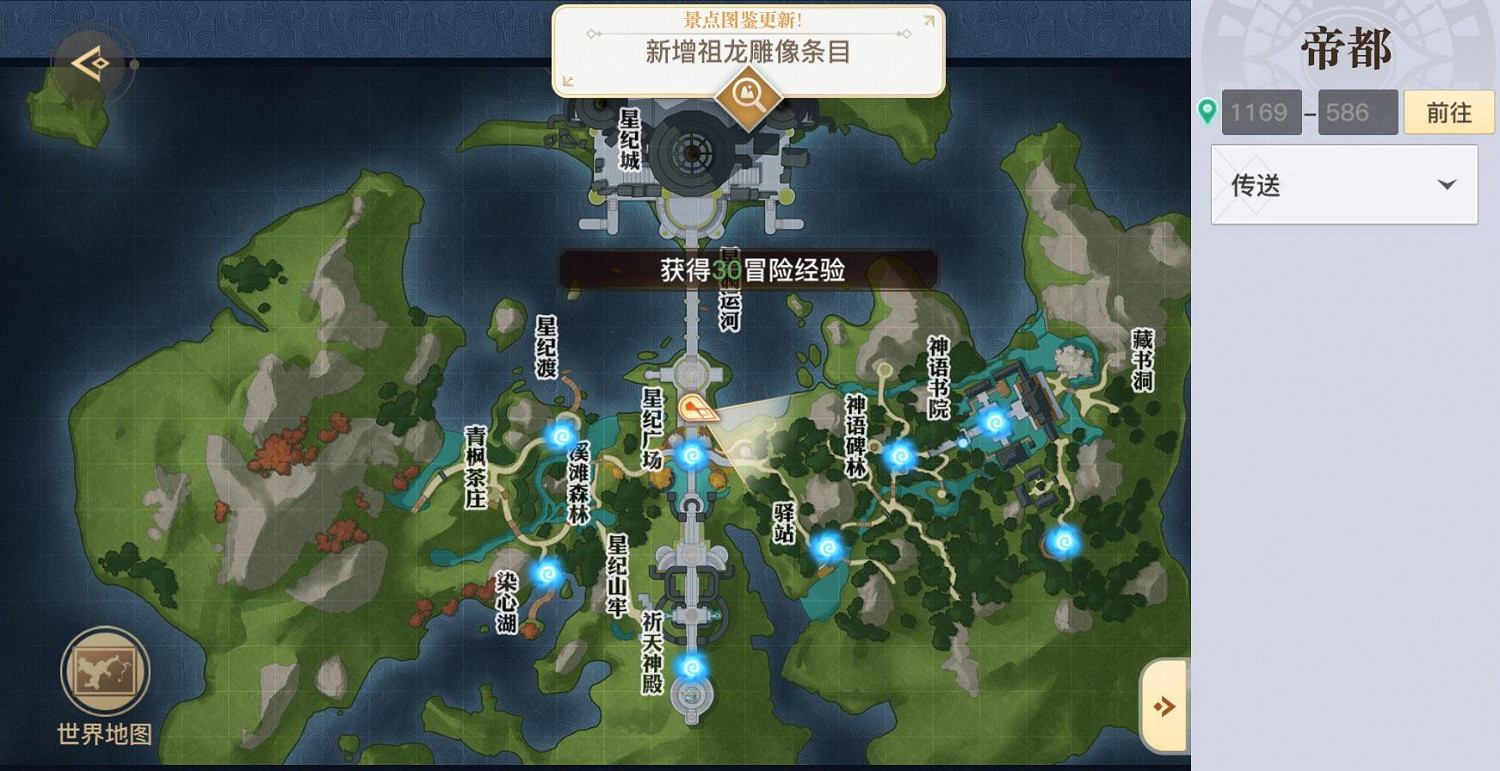Viewport: 1500px width, 771px height.
Task: Click the Y coordinate field showing 586
Action: click(x=1357, y=112)
